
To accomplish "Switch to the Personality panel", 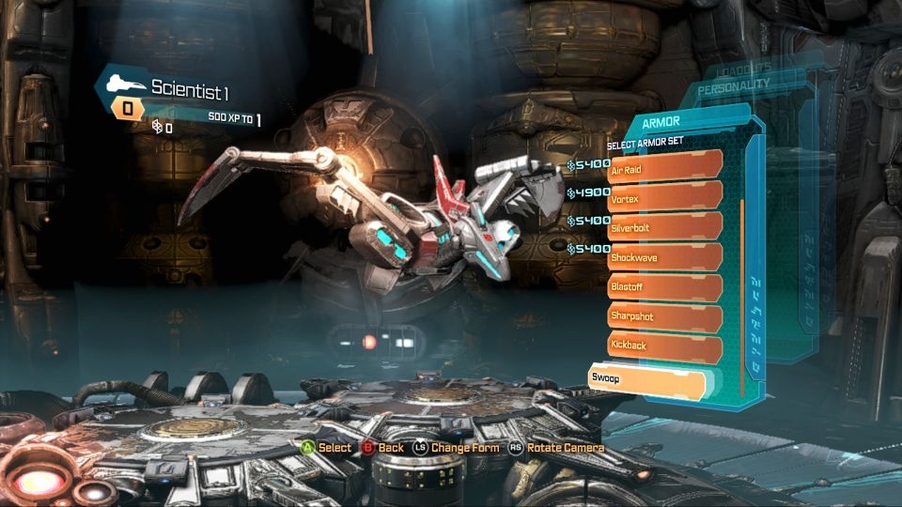I will [x=734, y=87].
